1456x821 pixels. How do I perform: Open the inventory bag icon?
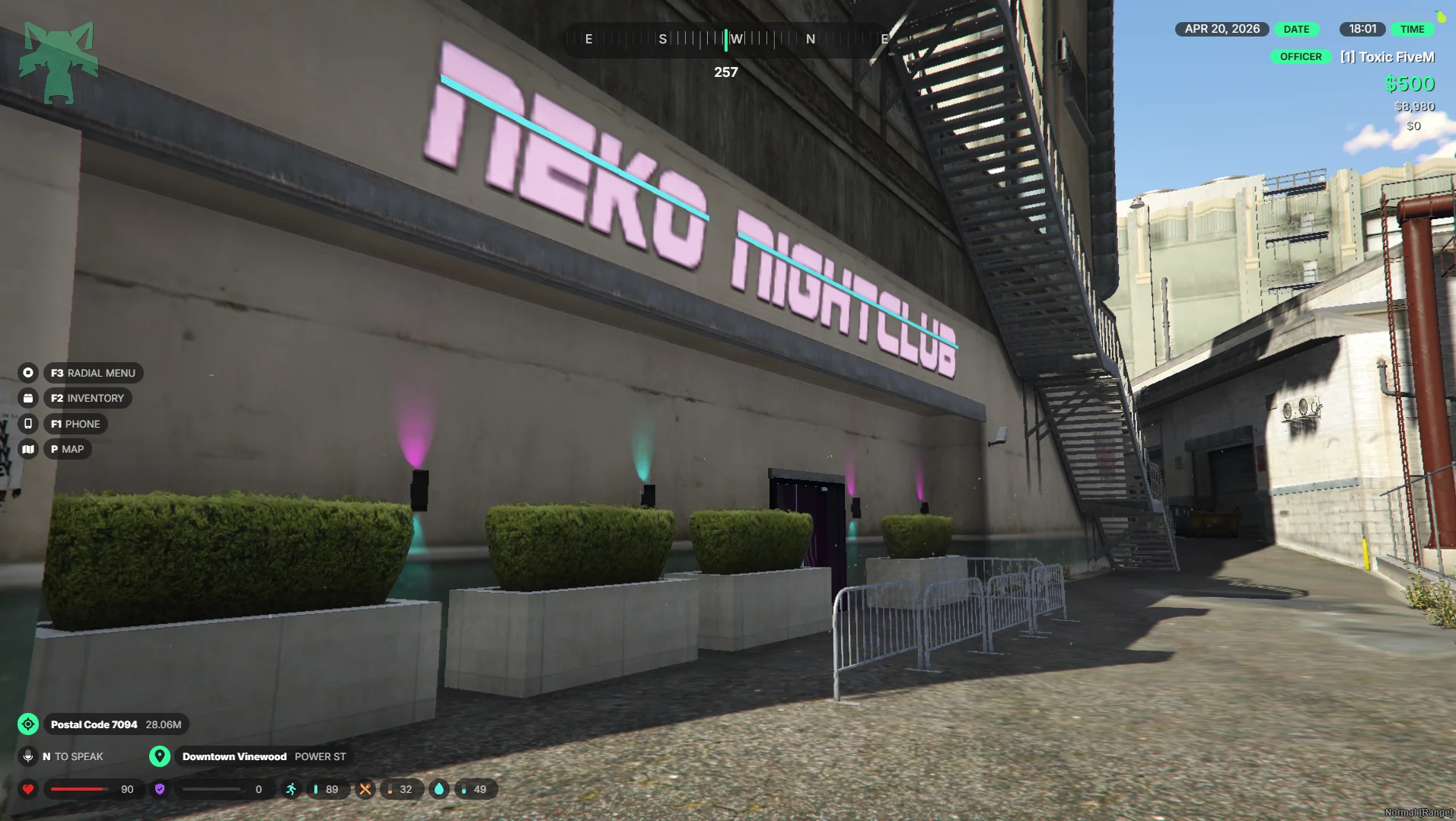28,398
